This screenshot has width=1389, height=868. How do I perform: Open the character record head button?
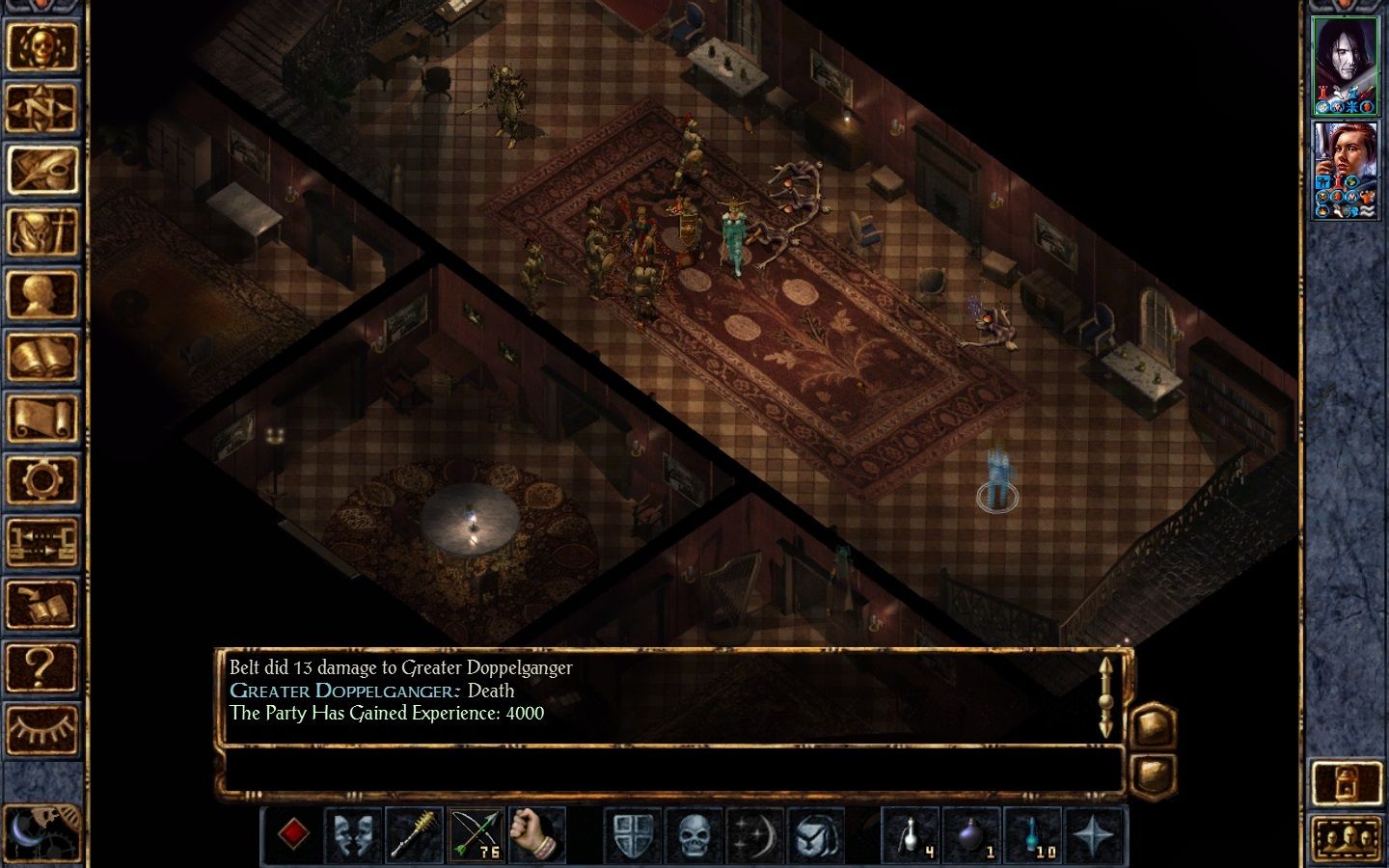(41, 294)
